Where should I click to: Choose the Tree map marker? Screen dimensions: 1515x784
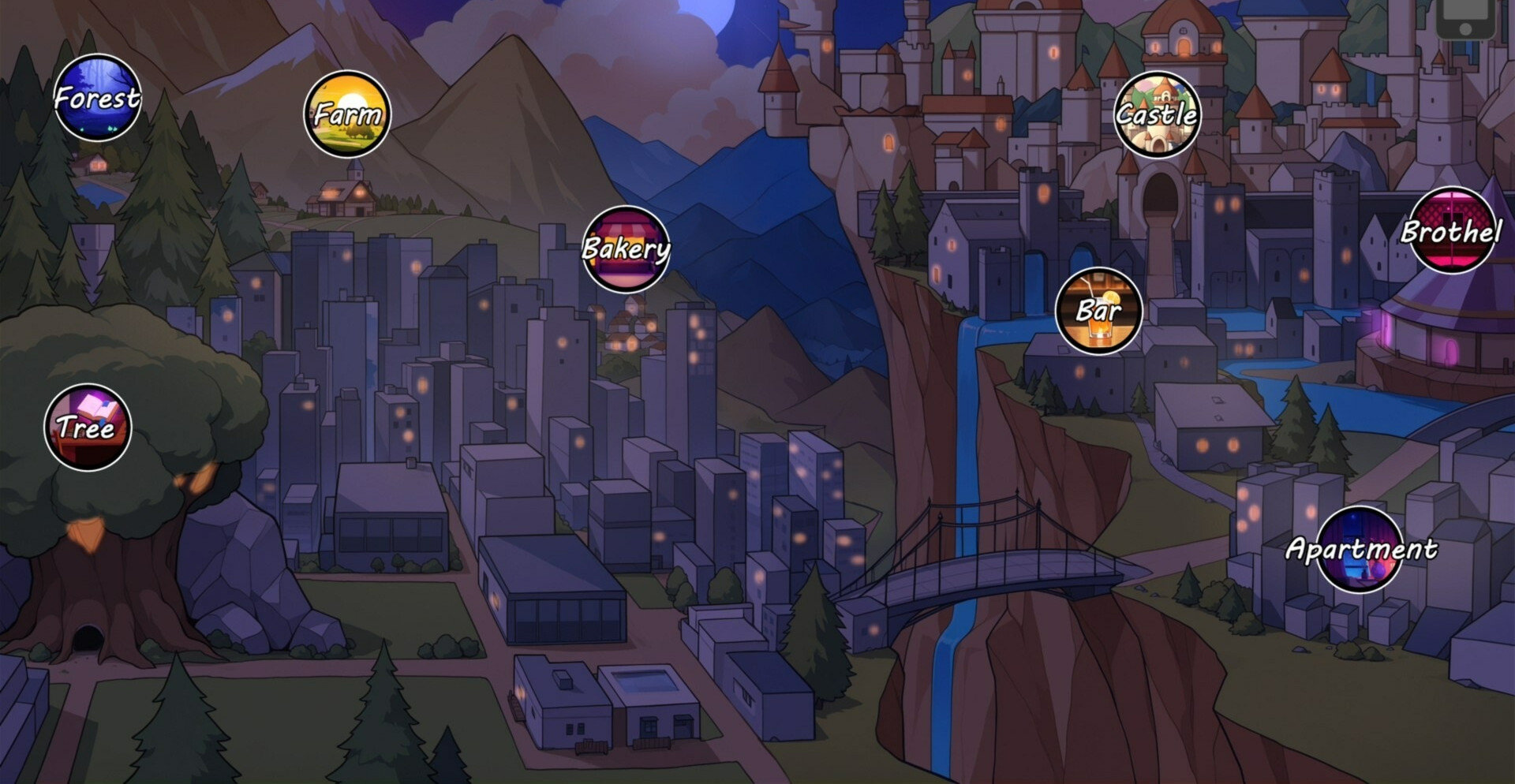(88, 427)
